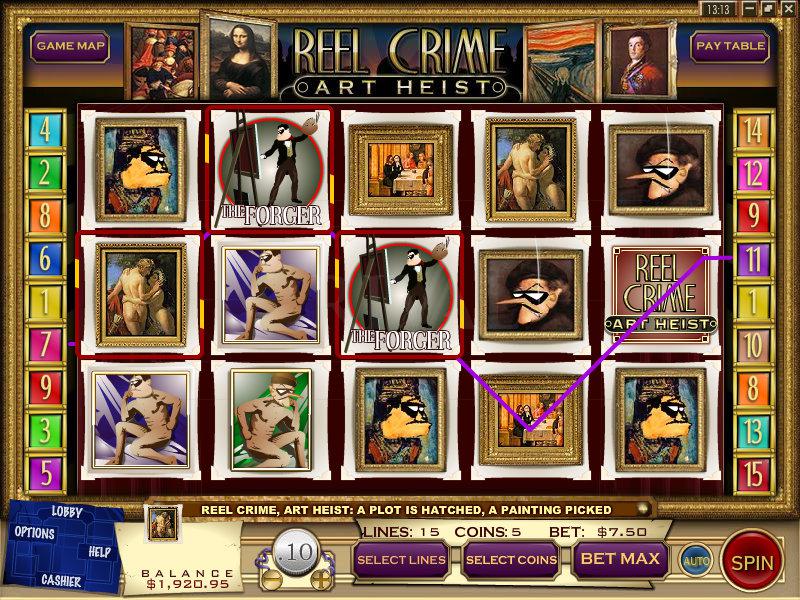Increase coin value with the plus button

coord(320,579)
